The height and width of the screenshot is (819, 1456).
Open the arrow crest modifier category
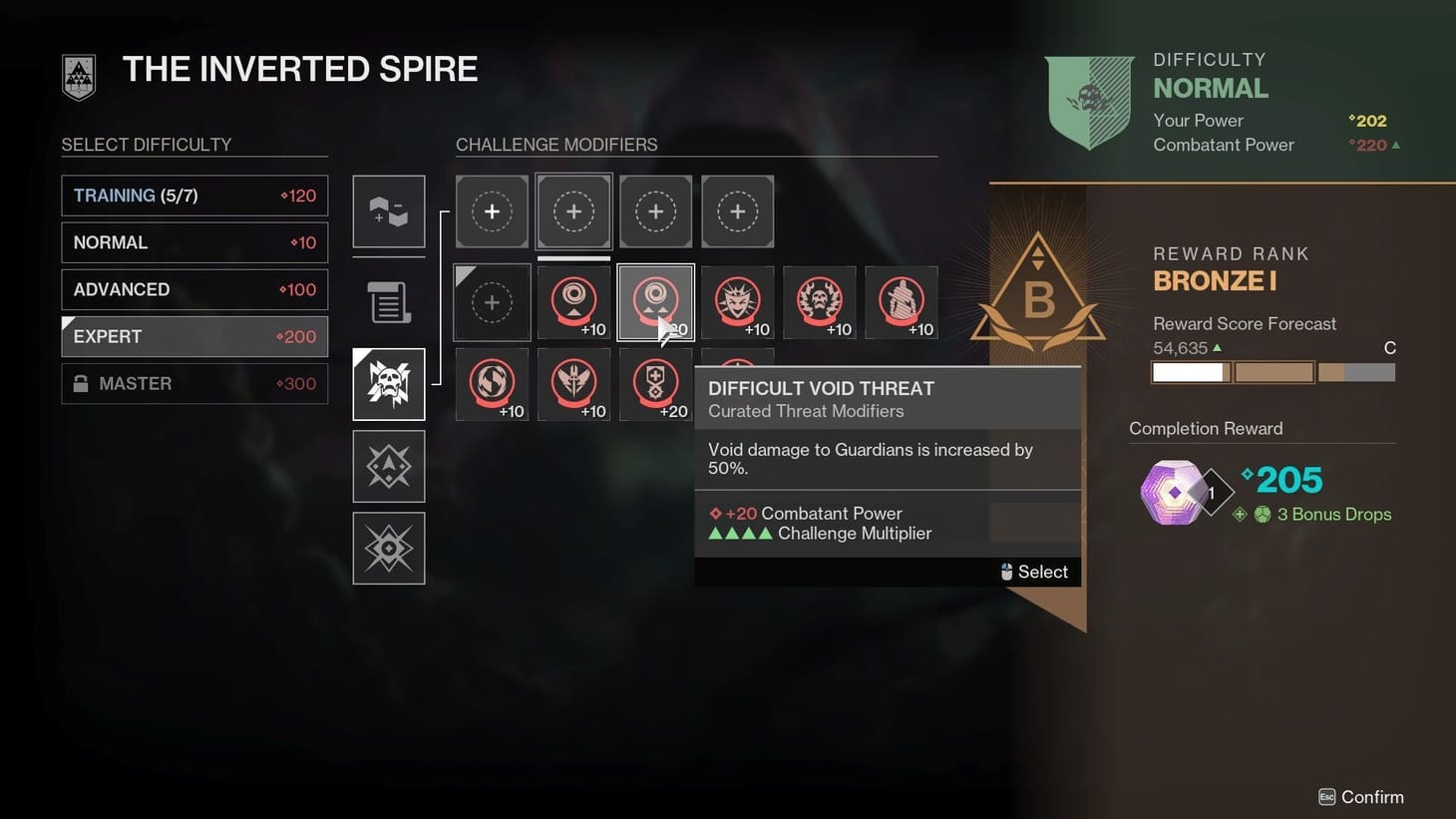(388, 466)
